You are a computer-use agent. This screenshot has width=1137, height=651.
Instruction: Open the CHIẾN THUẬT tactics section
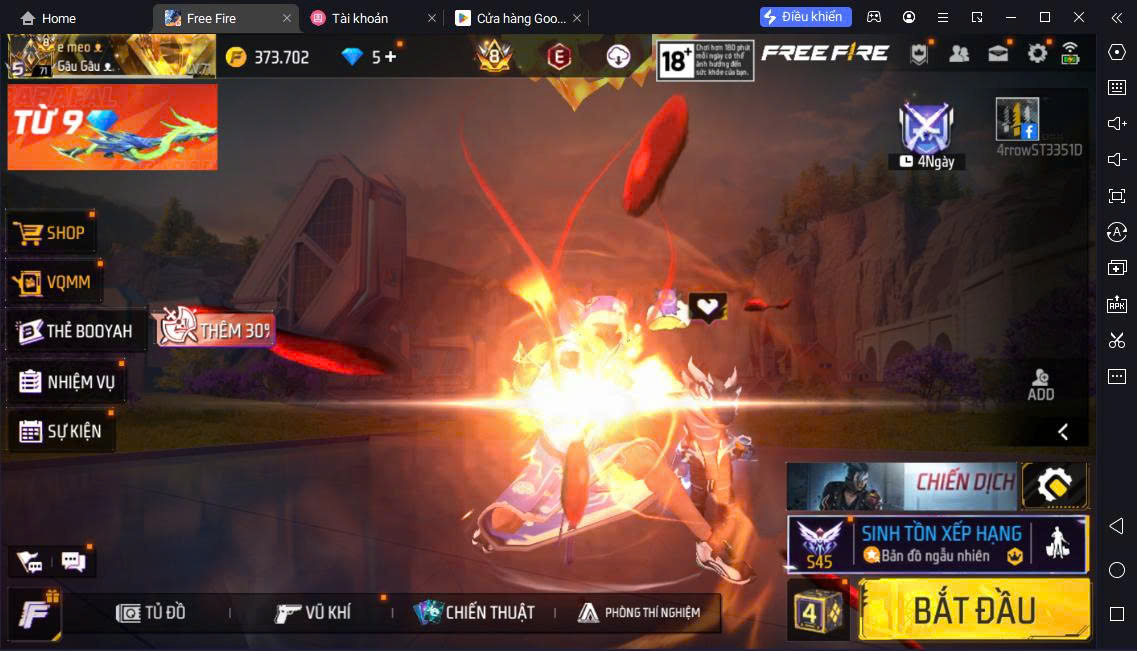tap(475, 613)
